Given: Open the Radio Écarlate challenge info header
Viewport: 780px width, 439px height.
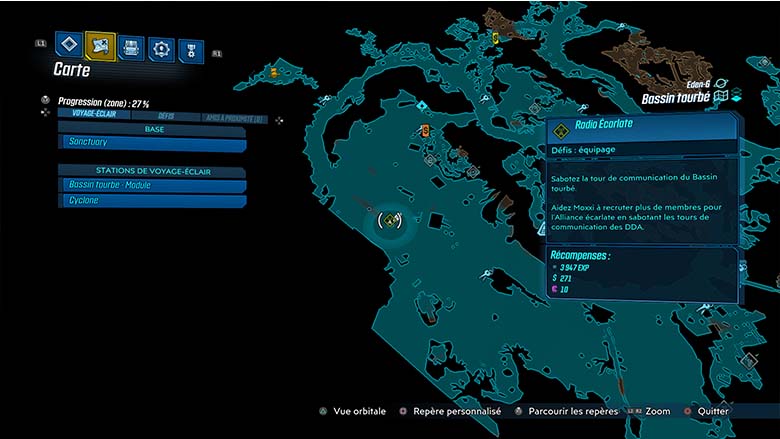Looking at the screenshot, I should tap(640, 129).
